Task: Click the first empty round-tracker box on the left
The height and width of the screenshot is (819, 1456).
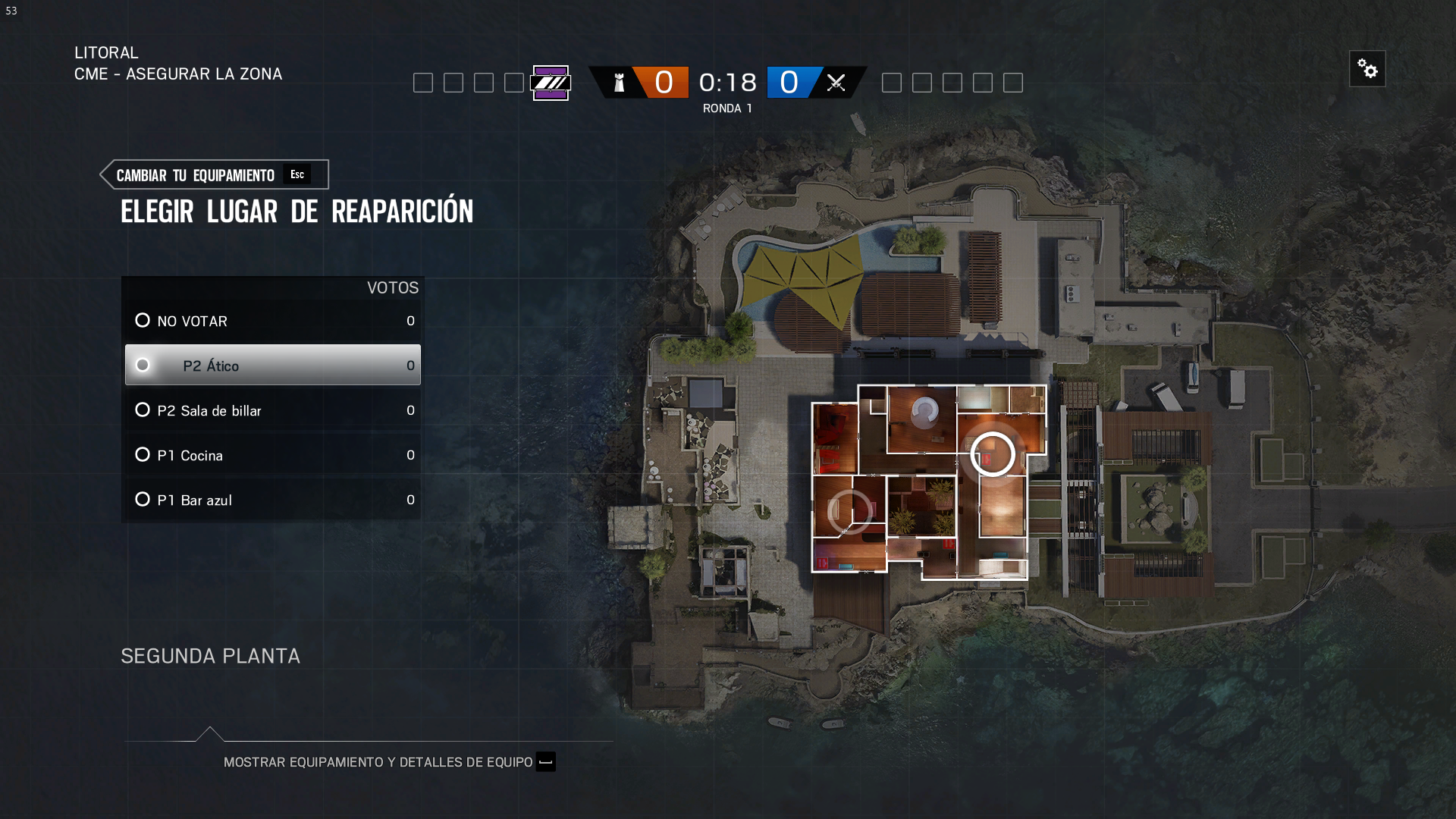Action: 423,83
